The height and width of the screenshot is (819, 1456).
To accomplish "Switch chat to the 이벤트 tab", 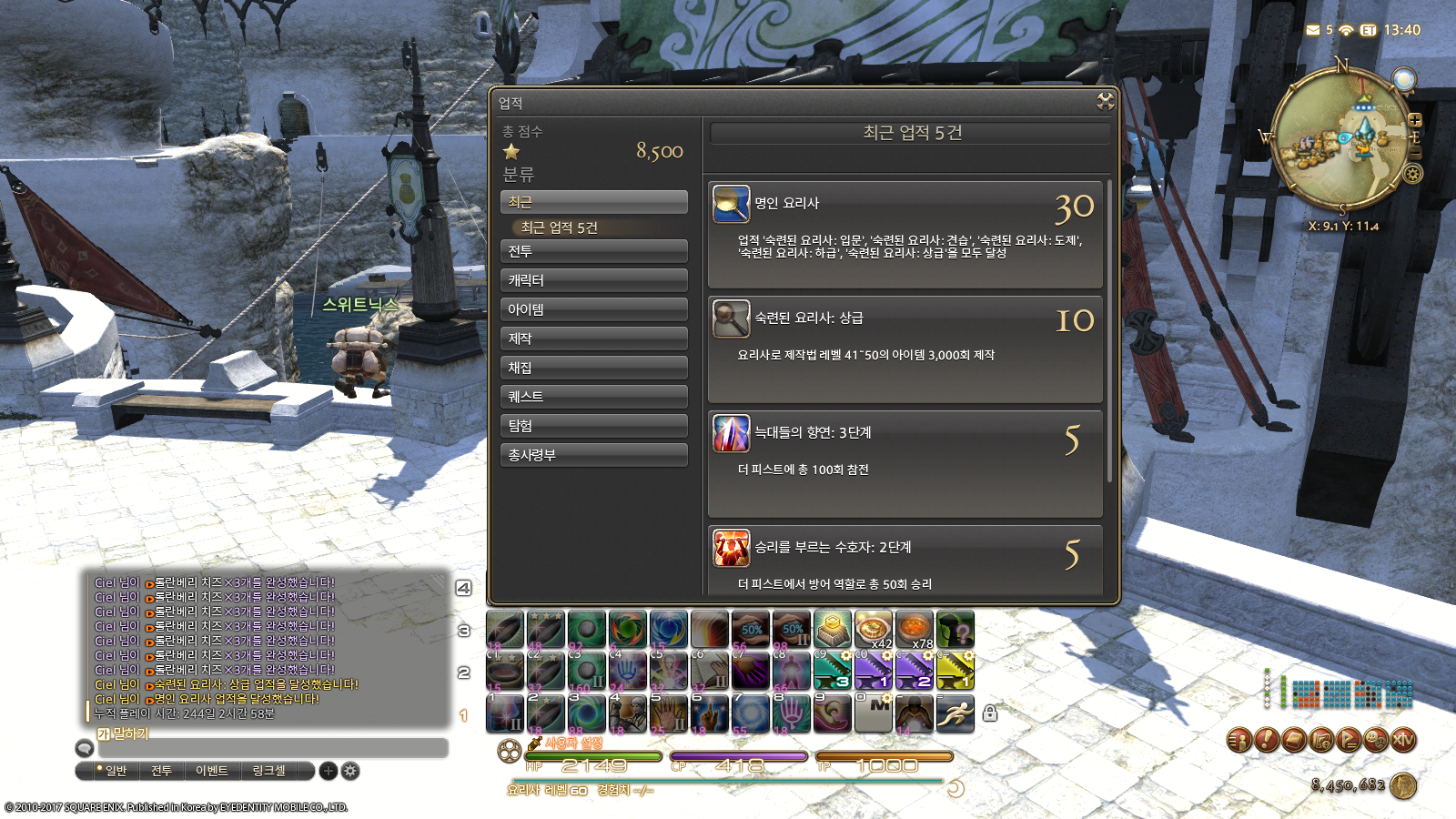I will click(x=212, y=771).
